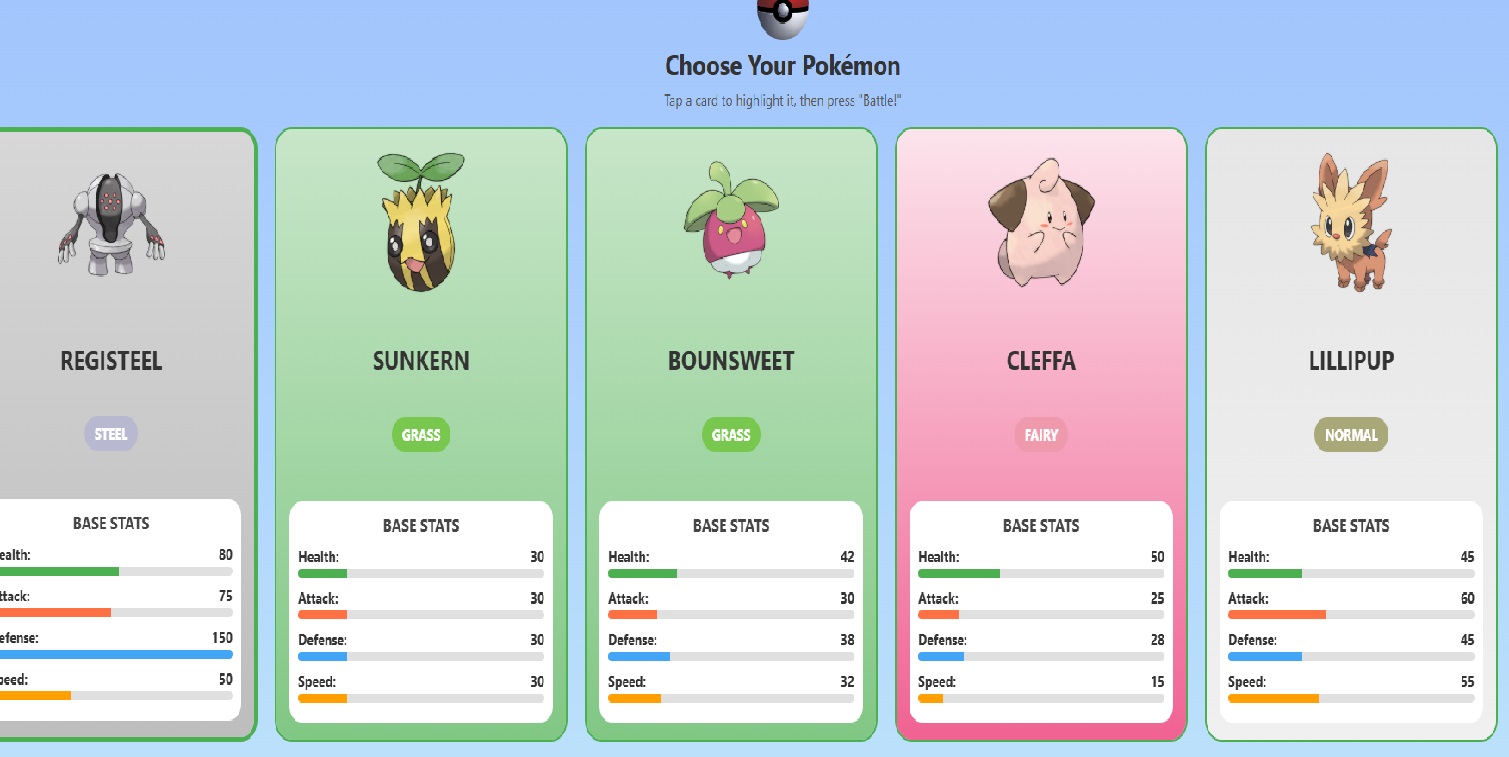
Task: Click Cleffa's Speed stat bar
Action: point(1040,698)
